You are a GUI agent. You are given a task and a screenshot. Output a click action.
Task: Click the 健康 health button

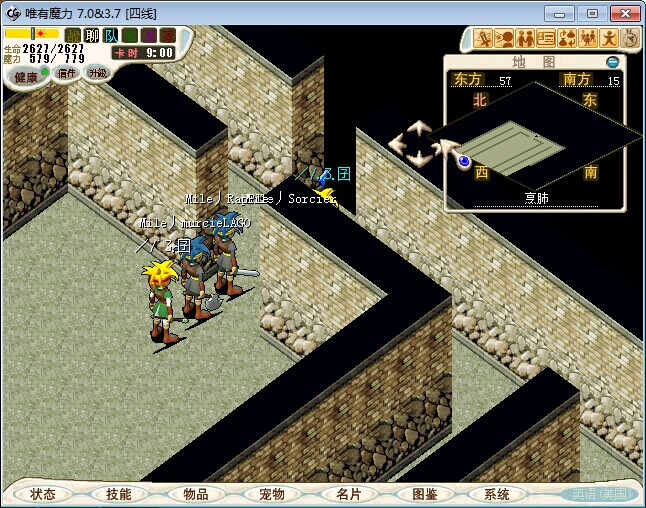(x=26, y=76)
